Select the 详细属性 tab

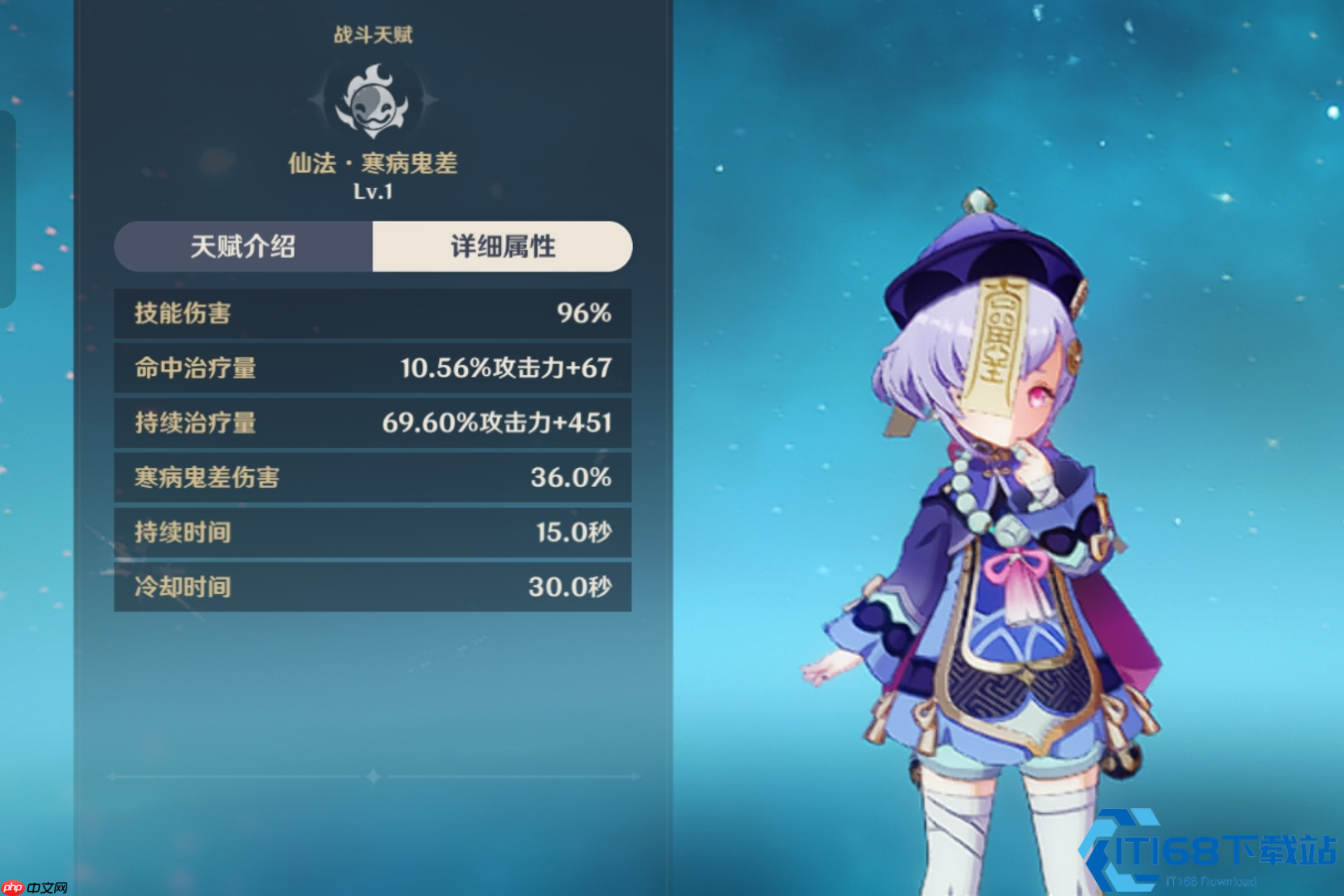click(x=503, y=246)
